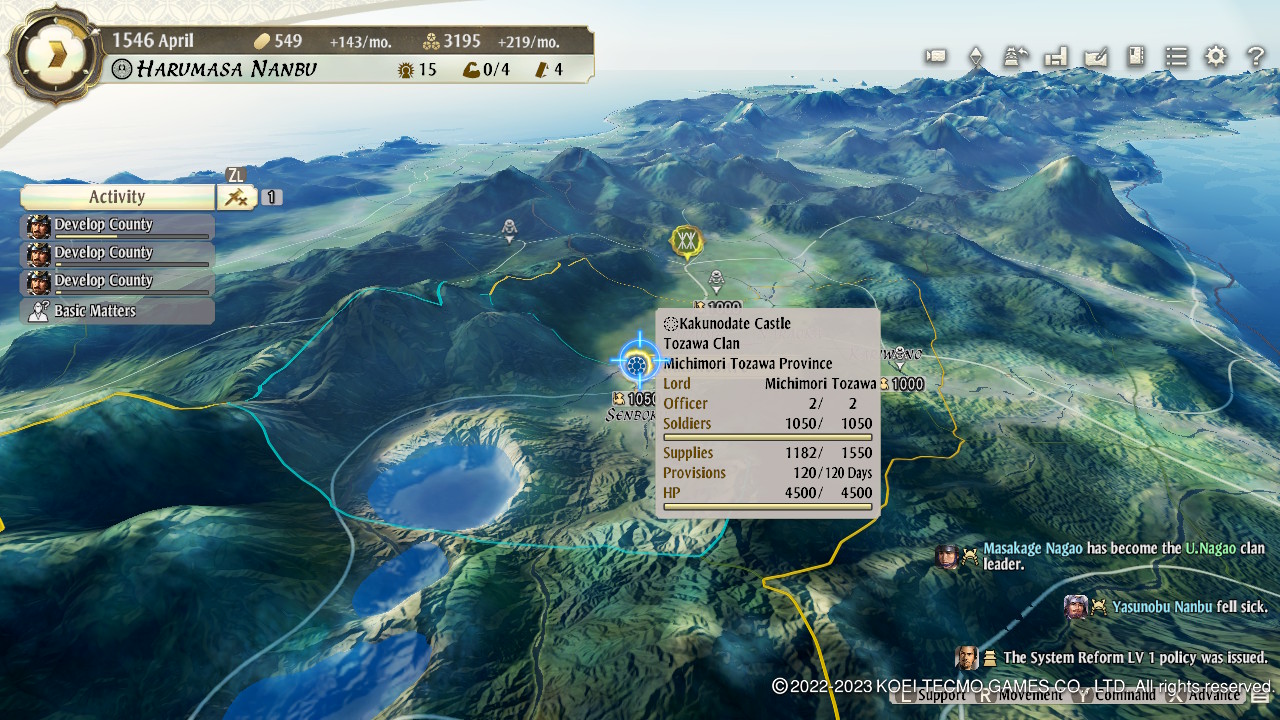Click the yellow crossed-arrows map marker
1280x720 pixels.
tap(686, 240)
